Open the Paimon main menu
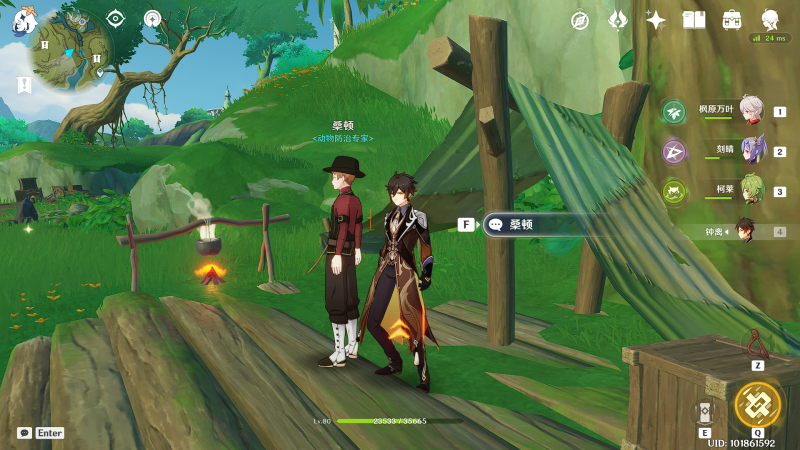The height and width of the screenshot is (450, 800). pyautogui.click(x=24, y=22)
